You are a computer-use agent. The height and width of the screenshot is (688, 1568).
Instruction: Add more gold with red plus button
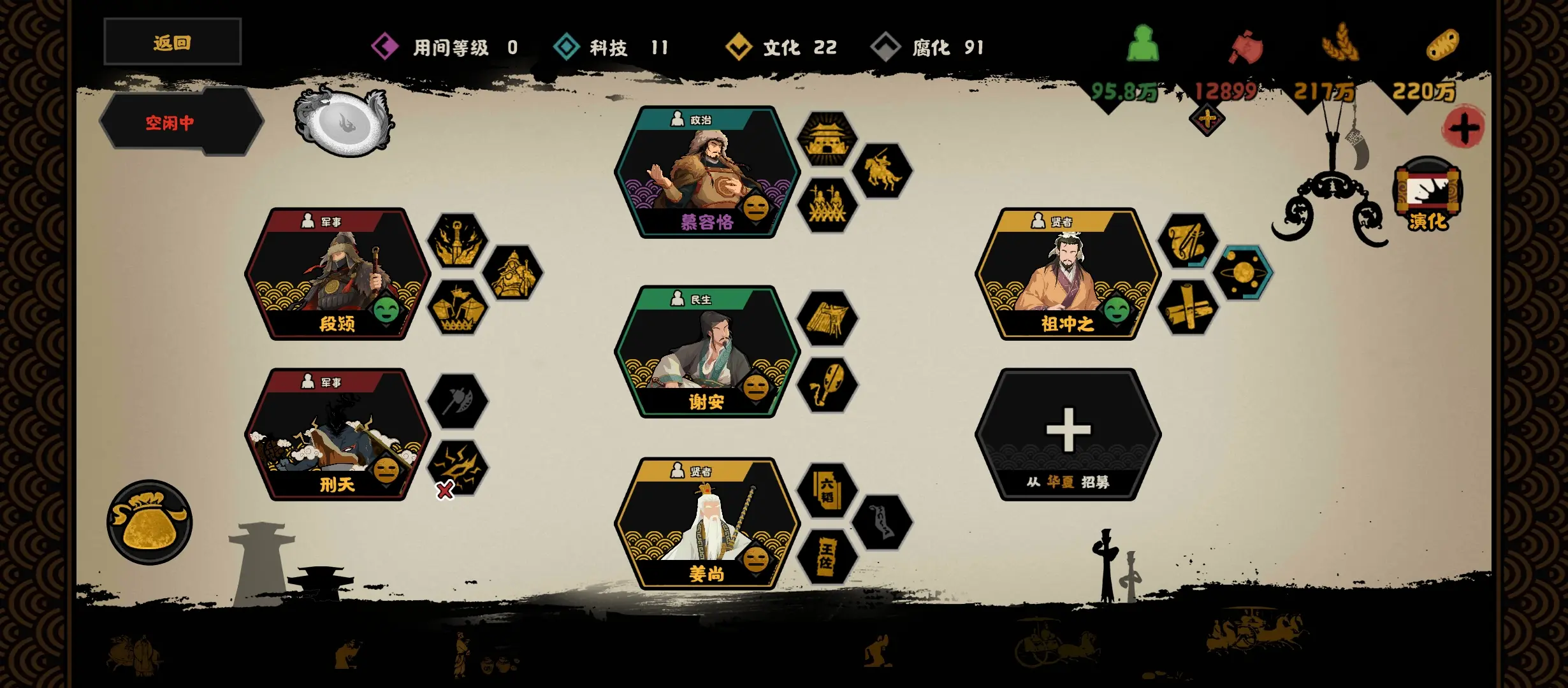tap(1463, 127)
